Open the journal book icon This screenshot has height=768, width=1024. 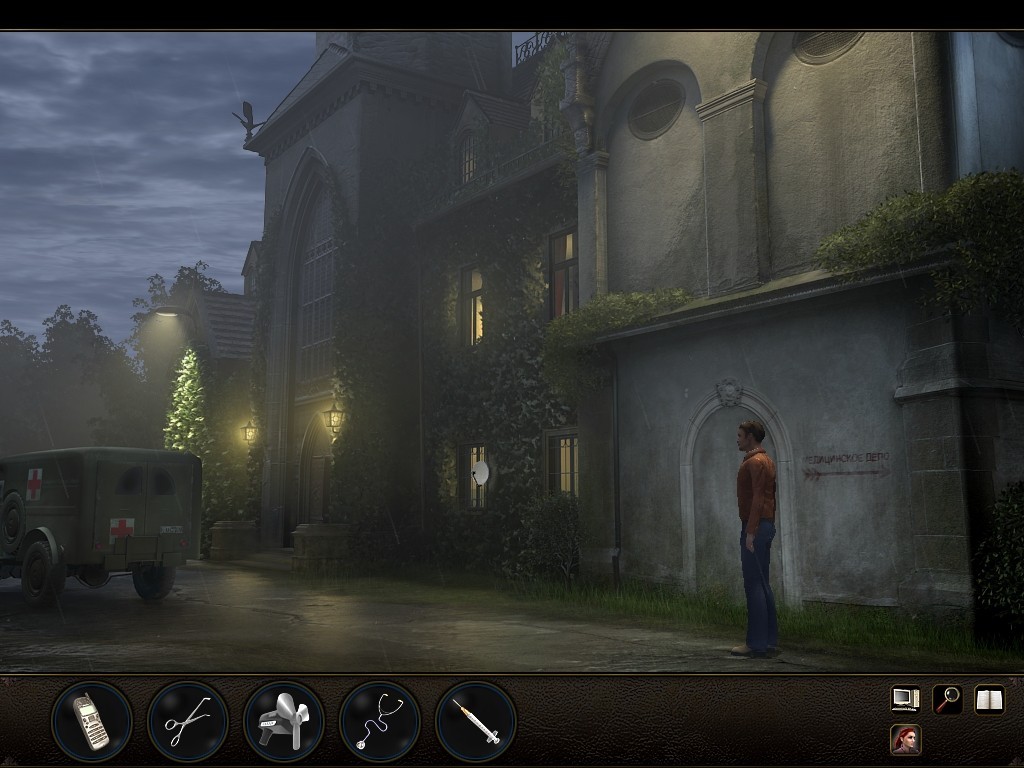click(x=989, y=699)
